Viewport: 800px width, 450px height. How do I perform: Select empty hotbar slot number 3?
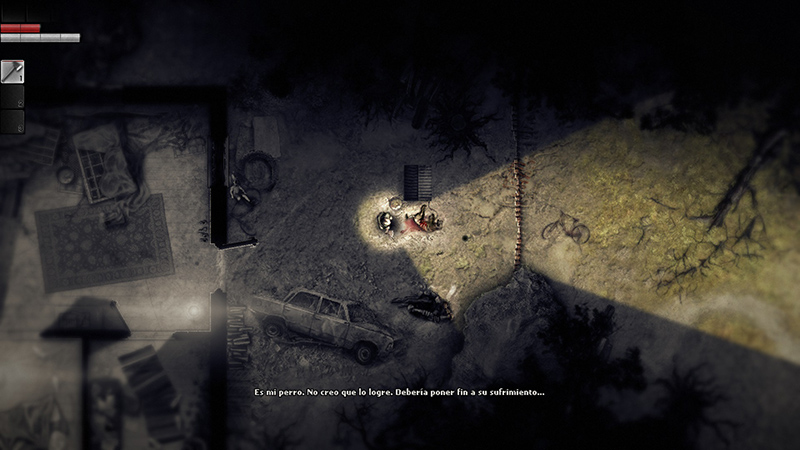point(12,121)
